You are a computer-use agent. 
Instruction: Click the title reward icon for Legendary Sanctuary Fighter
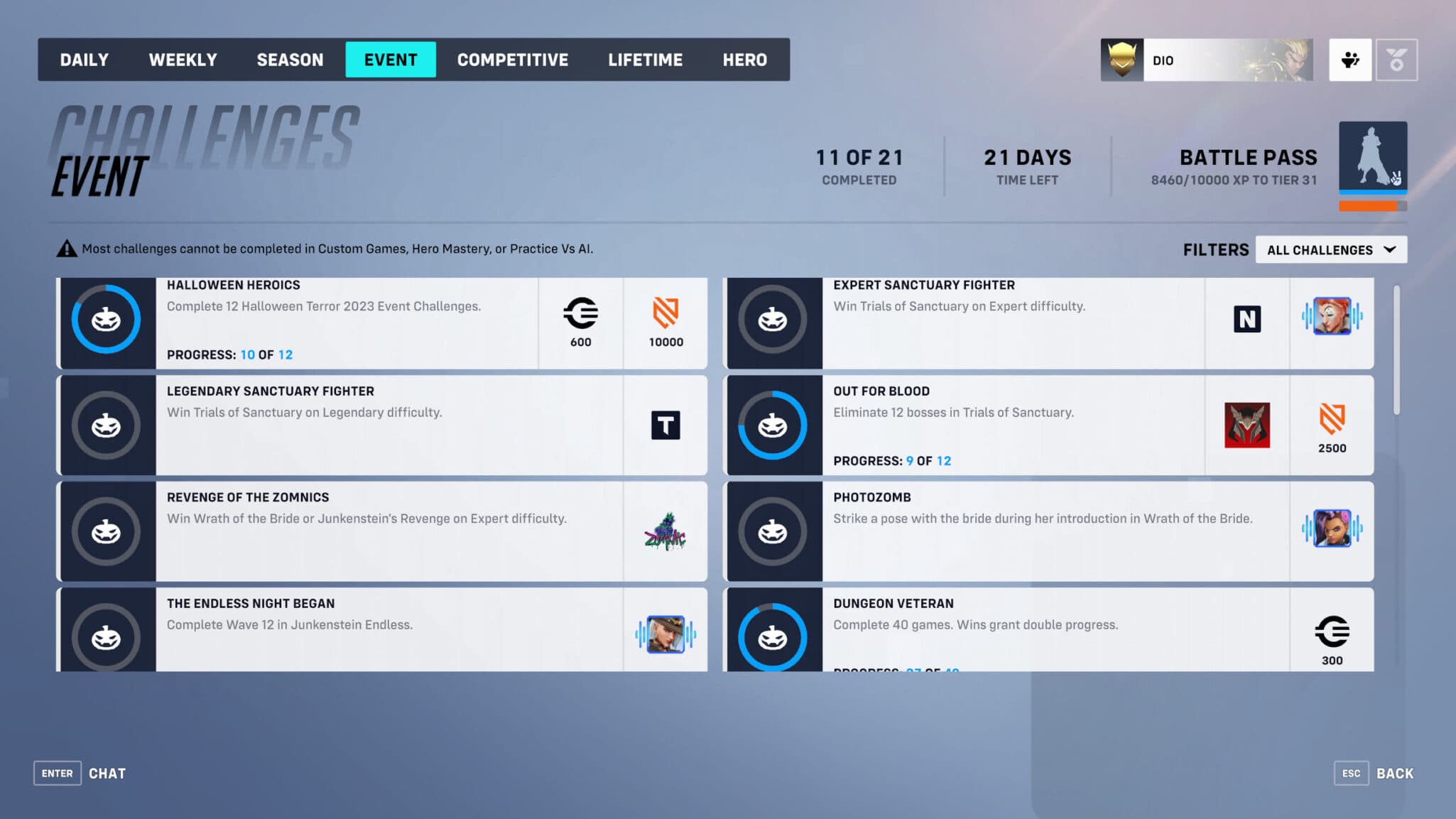(x=665, y=425)
